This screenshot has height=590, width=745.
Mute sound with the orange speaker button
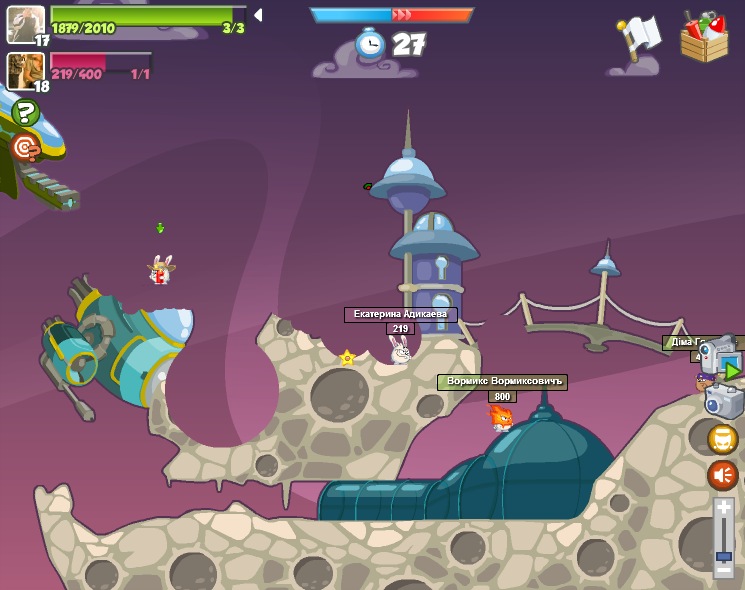coord(723,474)
